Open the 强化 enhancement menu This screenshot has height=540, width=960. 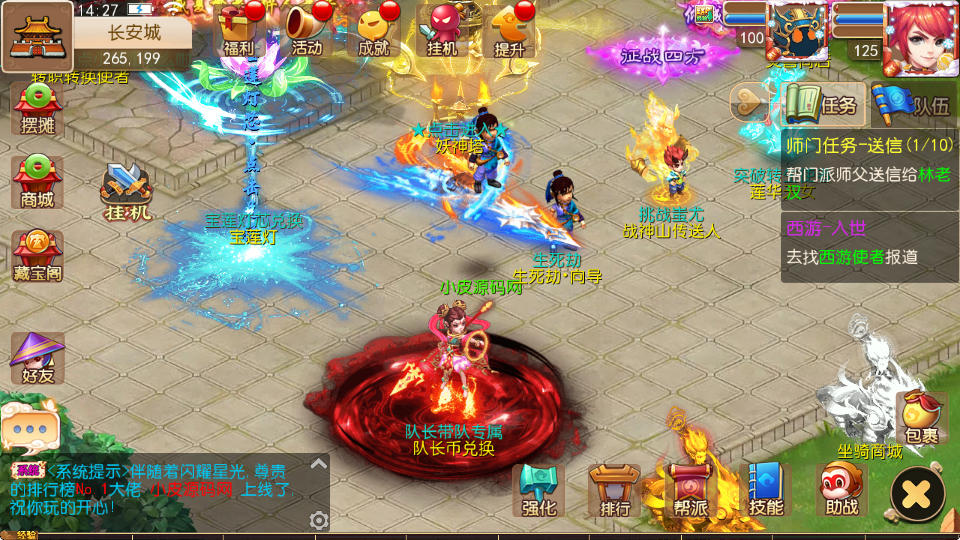point(539,490)
